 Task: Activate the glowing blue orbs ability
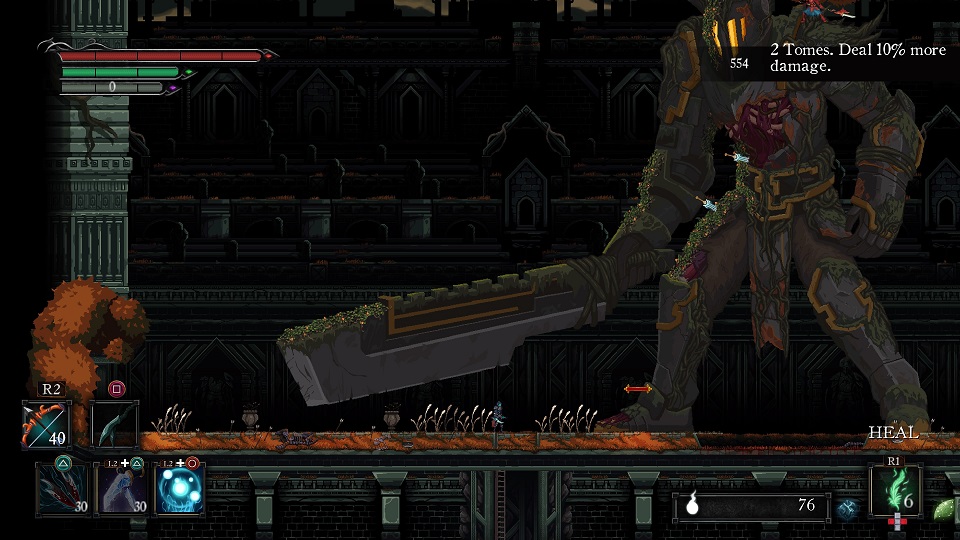pyautogui.click(x=181, y=490)
